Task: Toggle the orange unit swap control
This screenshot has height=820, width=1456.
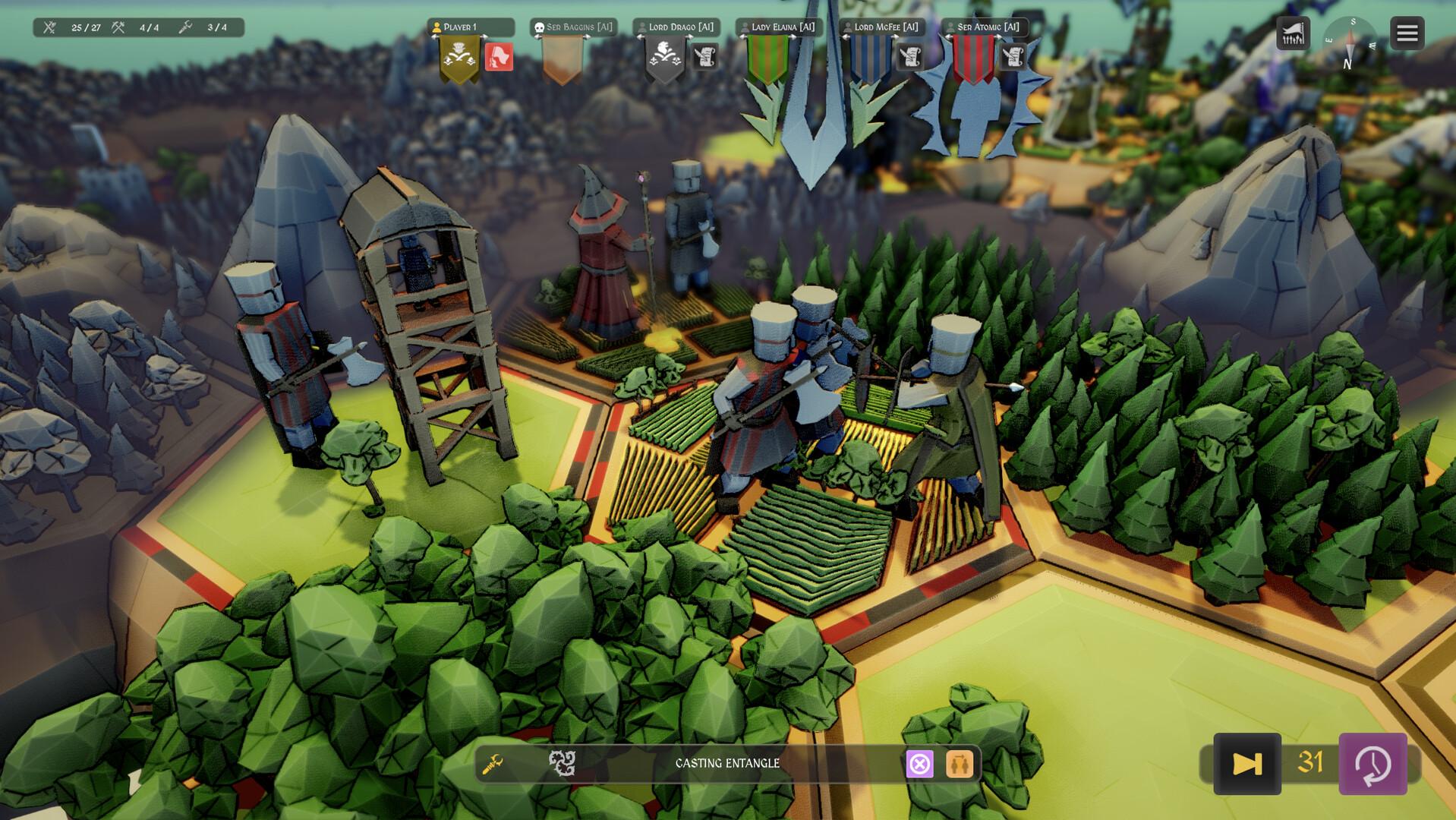Action: (959, 764)
